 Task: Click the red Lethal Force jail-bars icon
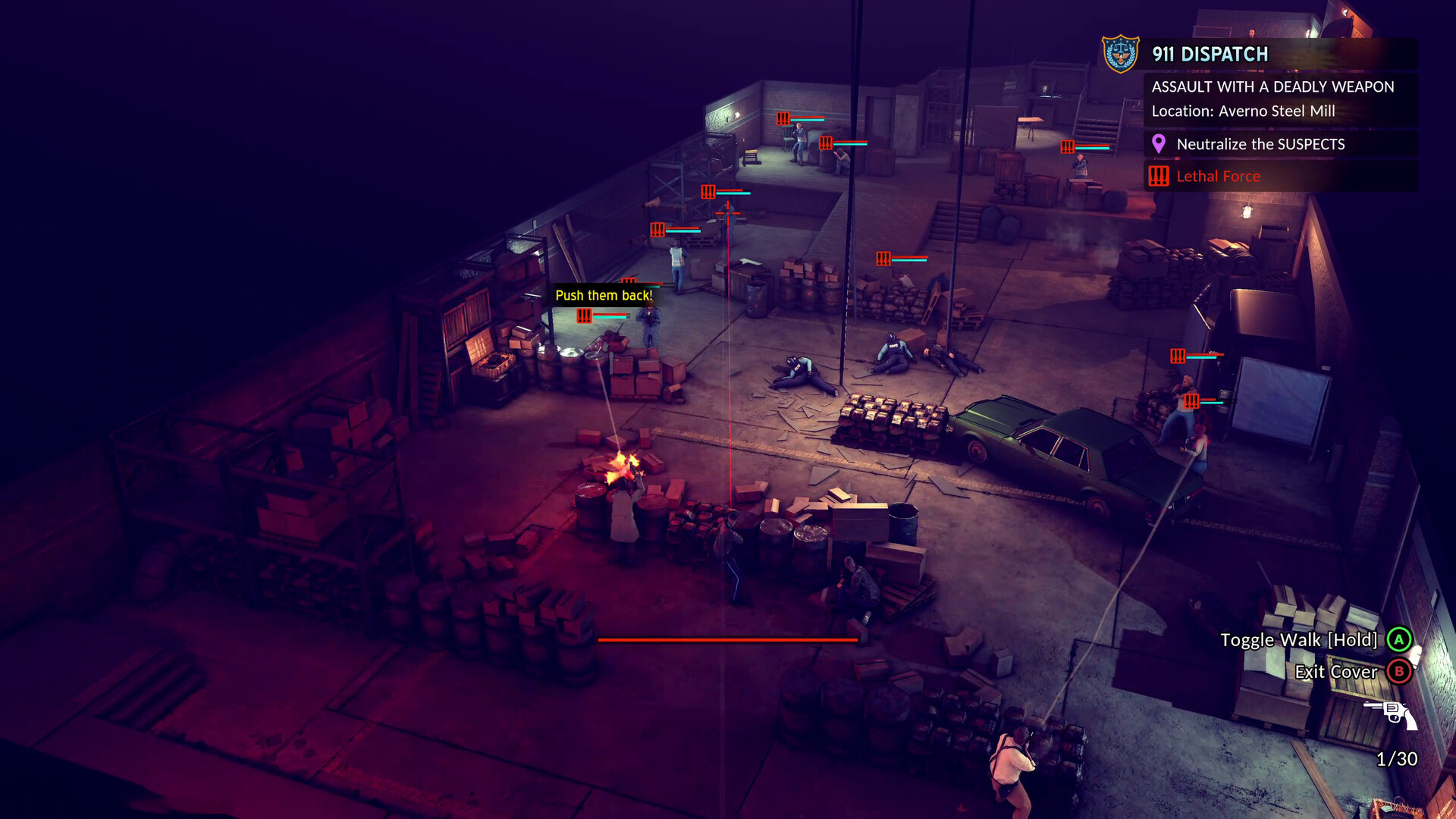[1158, 176]
